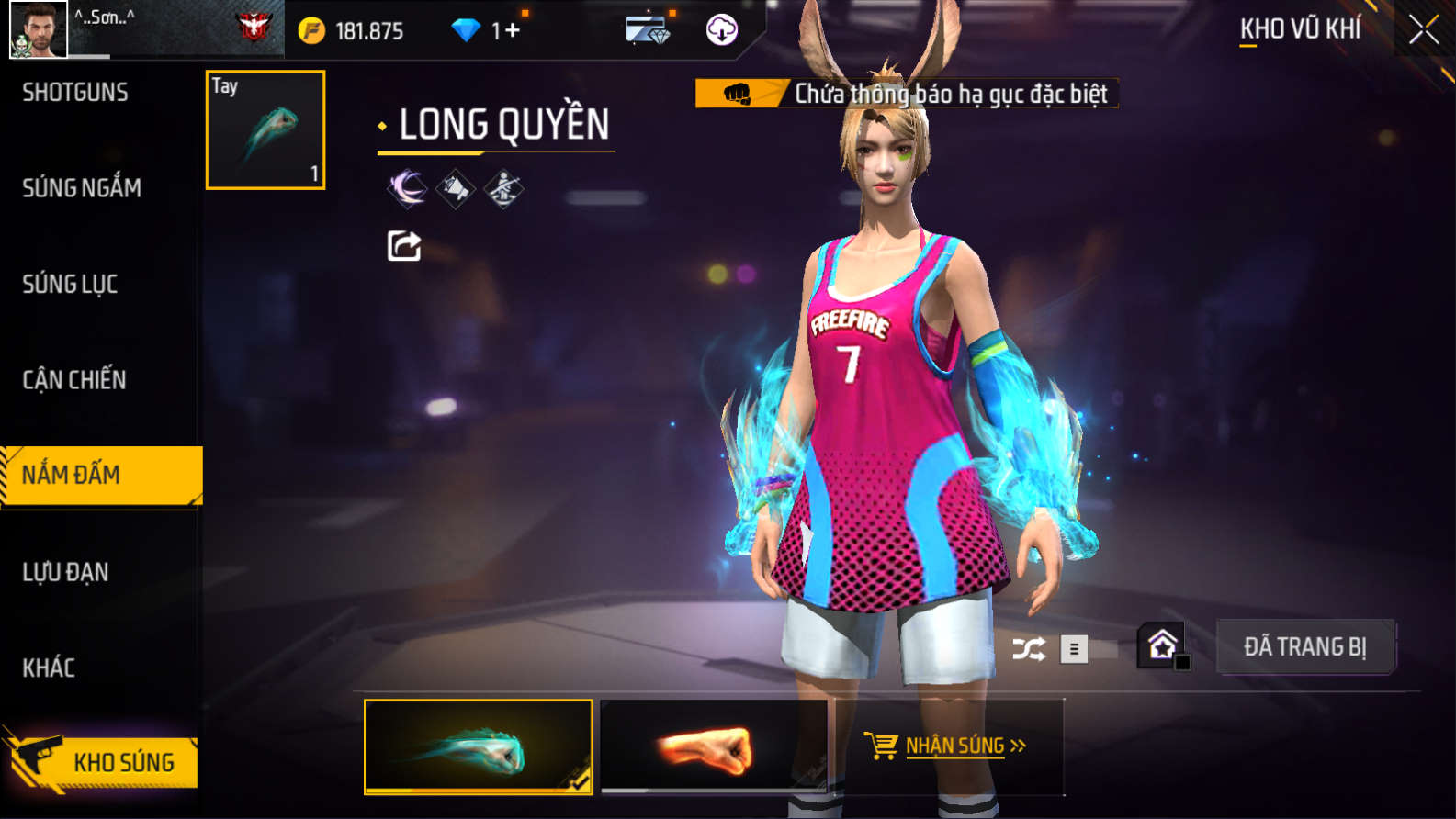Show the CẬN CHIẾN weapons

click(x=74, y=379)
